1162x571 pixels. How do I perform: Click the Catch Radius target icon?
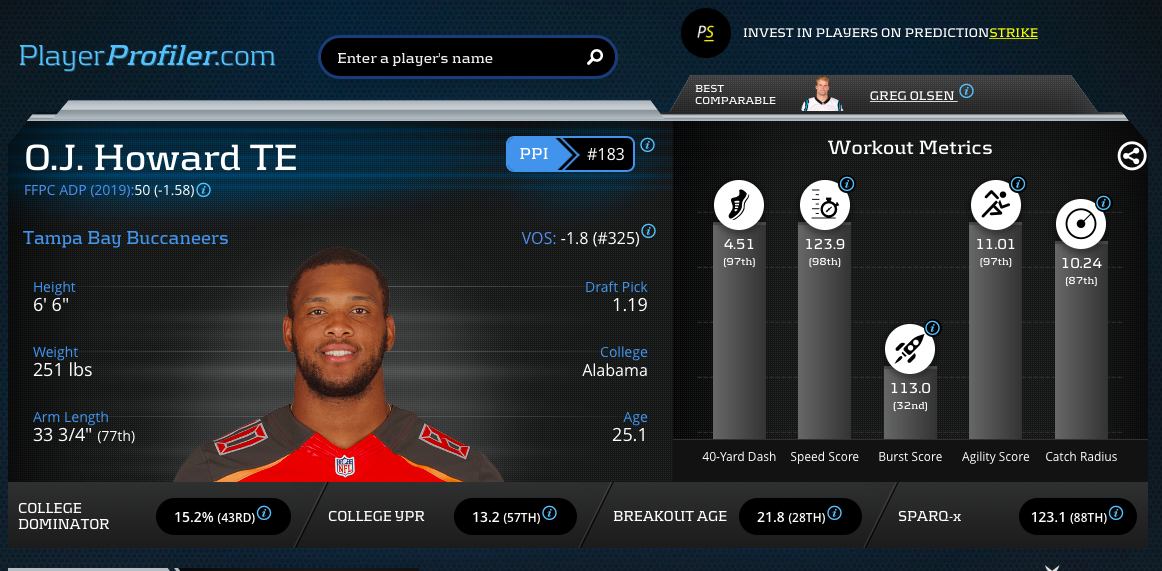[1081, 225]
